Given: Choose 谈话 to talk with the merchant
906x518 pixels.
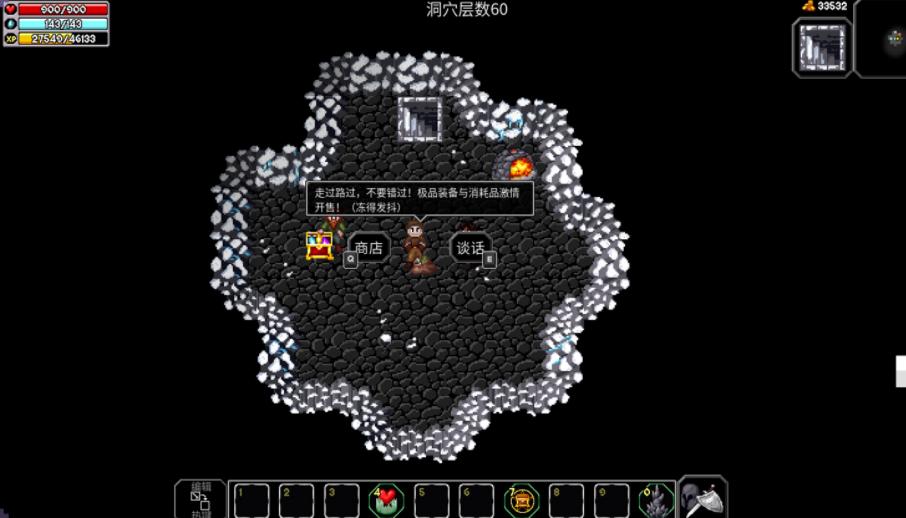Looking at the screenshot, I should [x=470, y=248].
